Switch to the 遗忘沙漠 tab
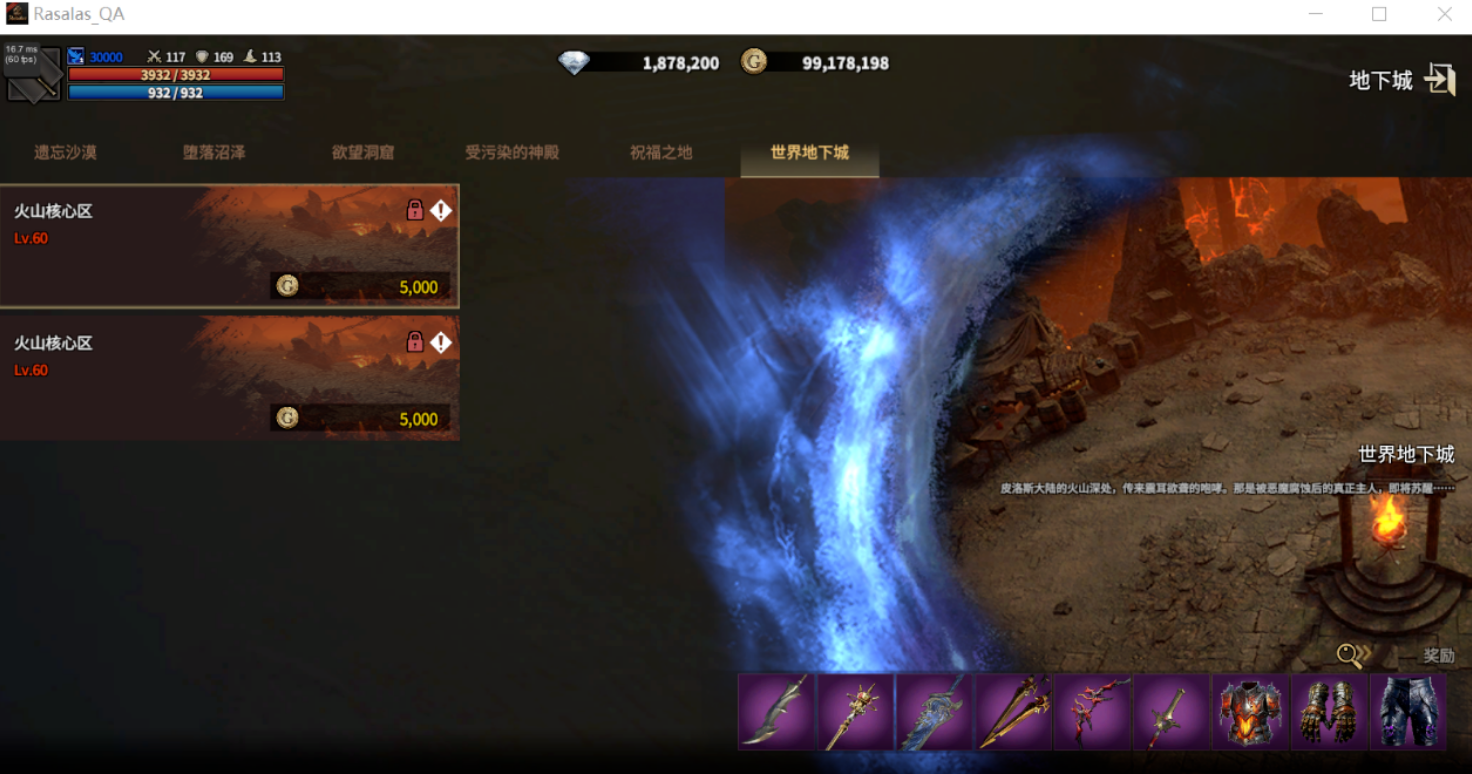 tap(65, 153)
